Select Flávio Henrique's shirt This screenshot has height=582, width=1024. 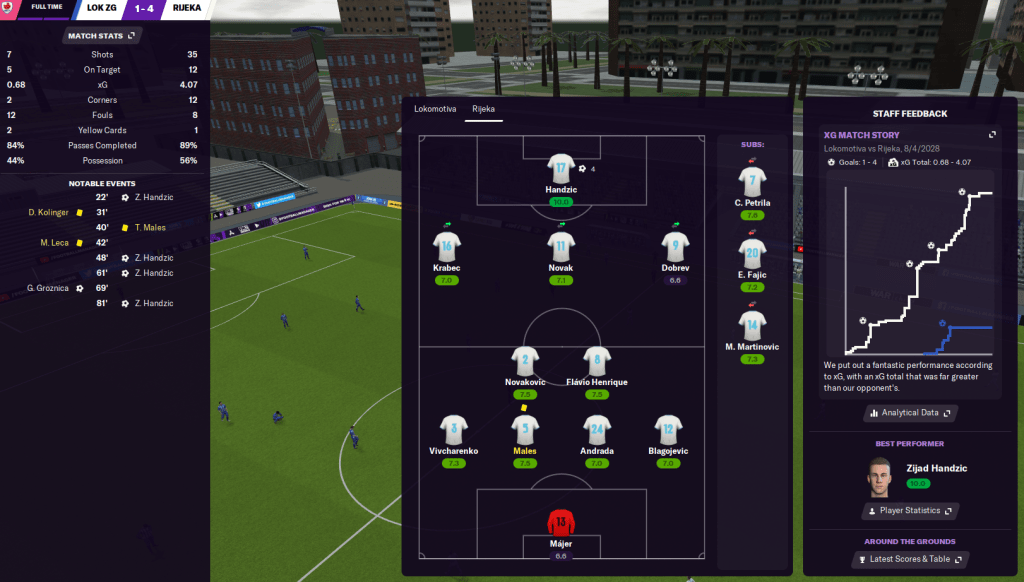[596, 362]
